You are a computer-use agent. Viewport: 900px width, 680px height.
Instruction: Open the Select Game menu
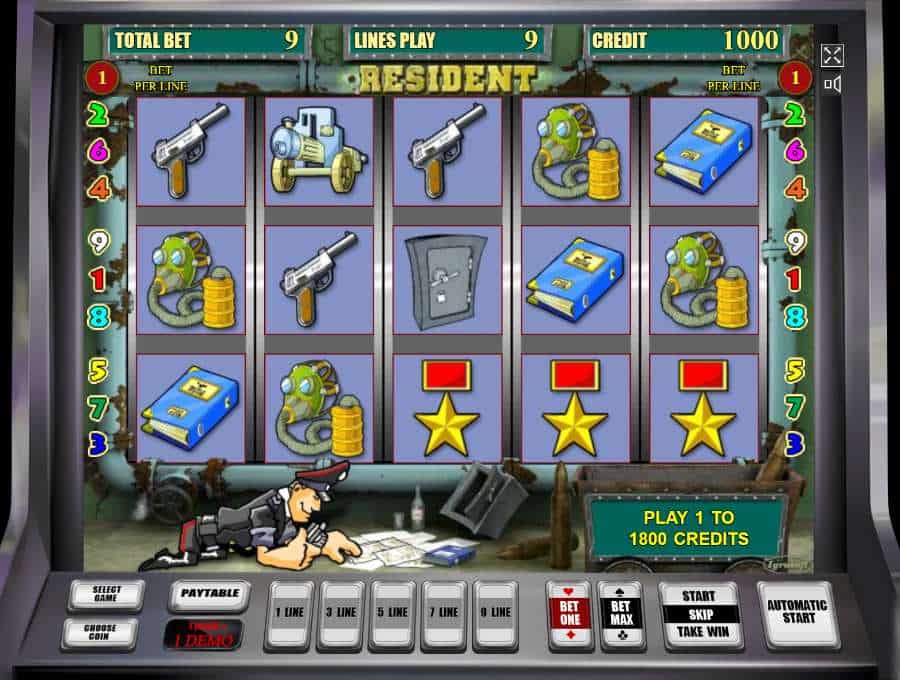[x=105, y=596]
